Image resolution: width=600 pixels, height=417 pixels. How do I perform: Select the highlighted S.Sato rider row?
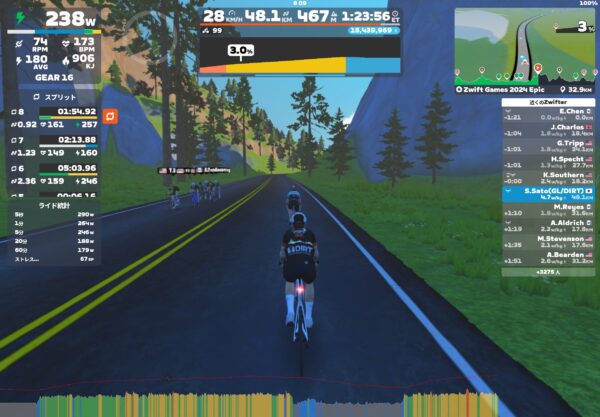tap(548, 192)
